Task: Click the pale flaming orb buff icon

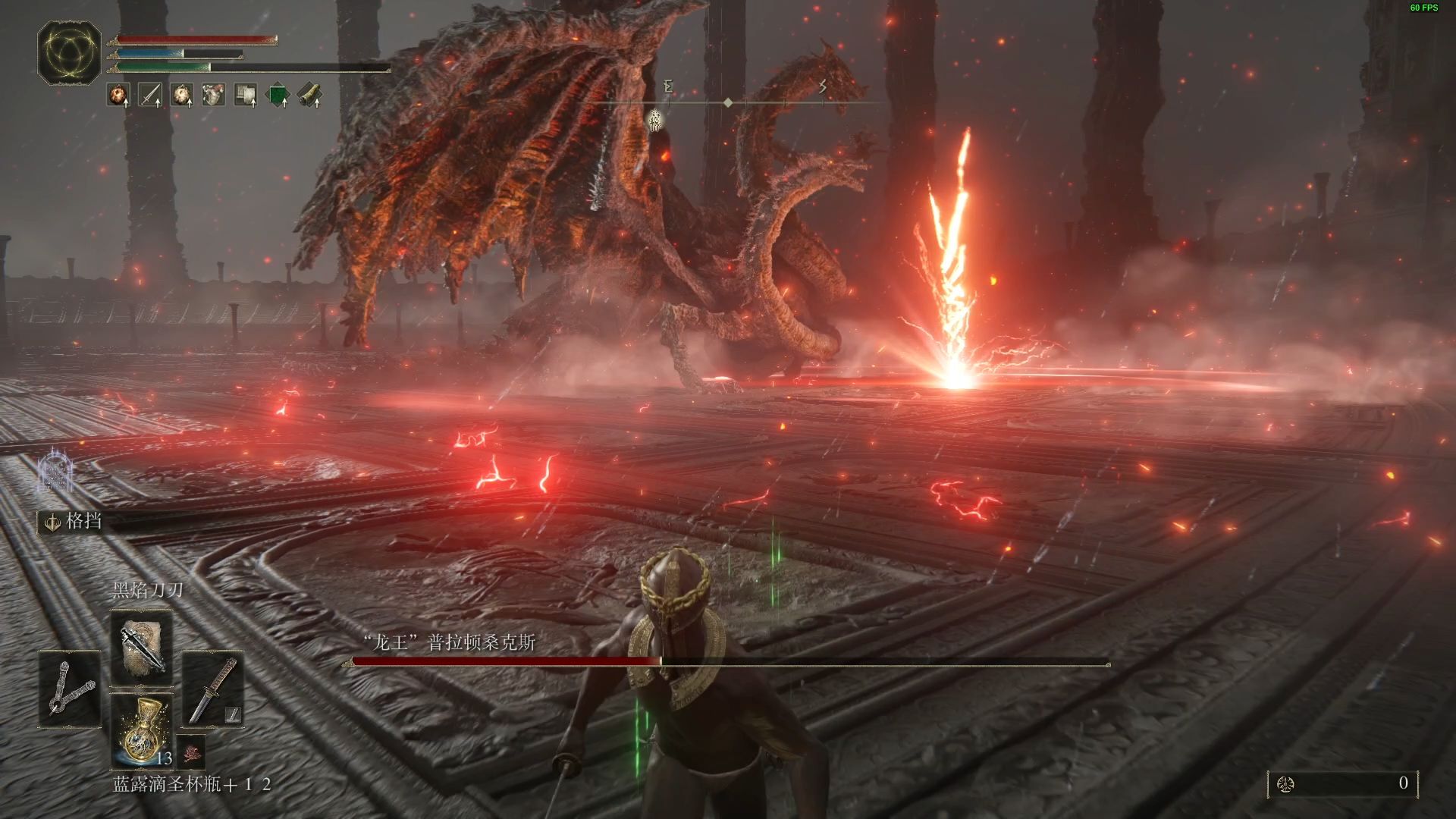Action: coord(182,95)
